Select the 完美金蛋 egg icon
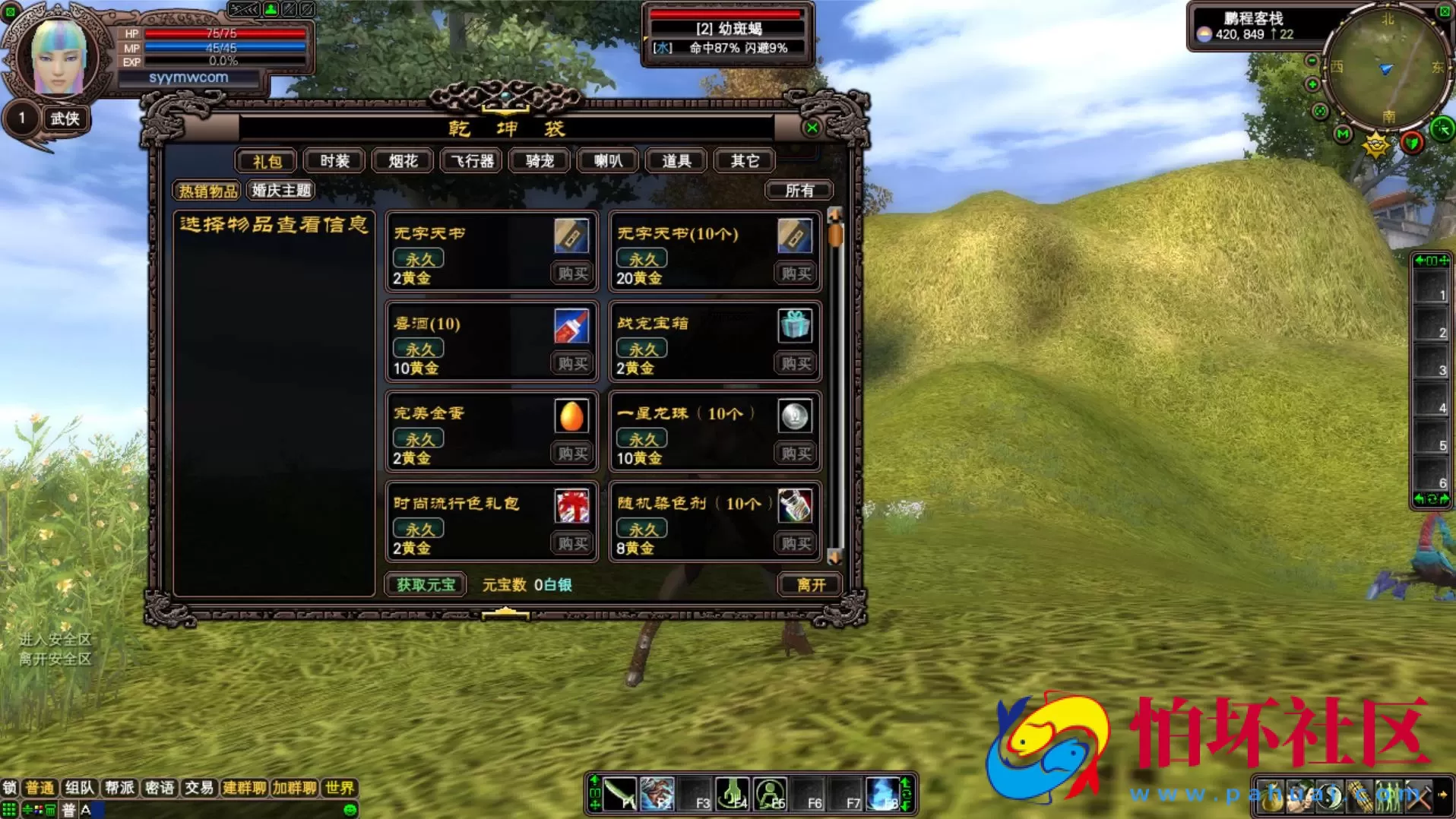 [571, 416]
